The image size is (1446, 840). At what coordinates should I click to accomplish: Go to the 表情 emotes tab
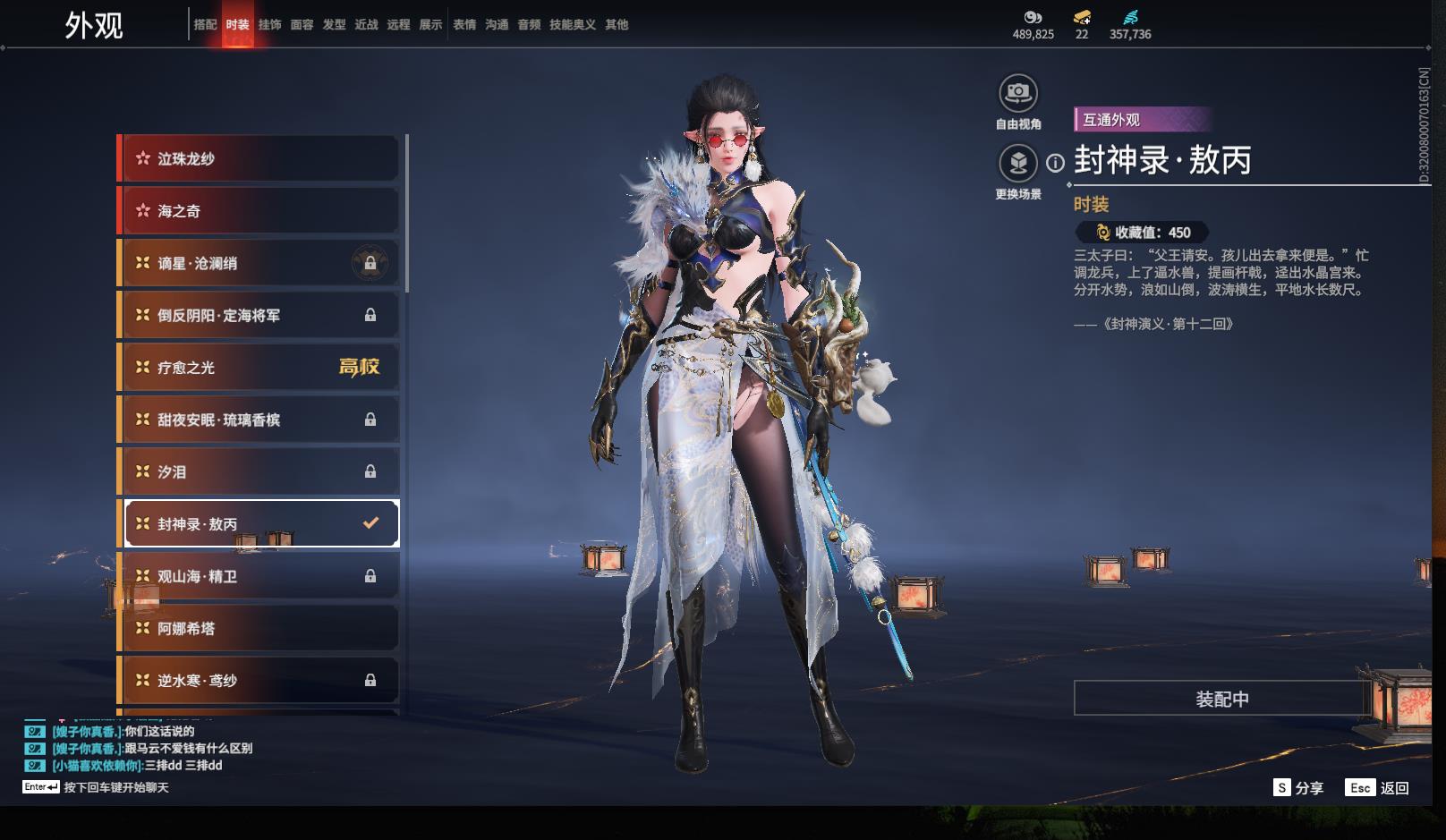point(464,24)
